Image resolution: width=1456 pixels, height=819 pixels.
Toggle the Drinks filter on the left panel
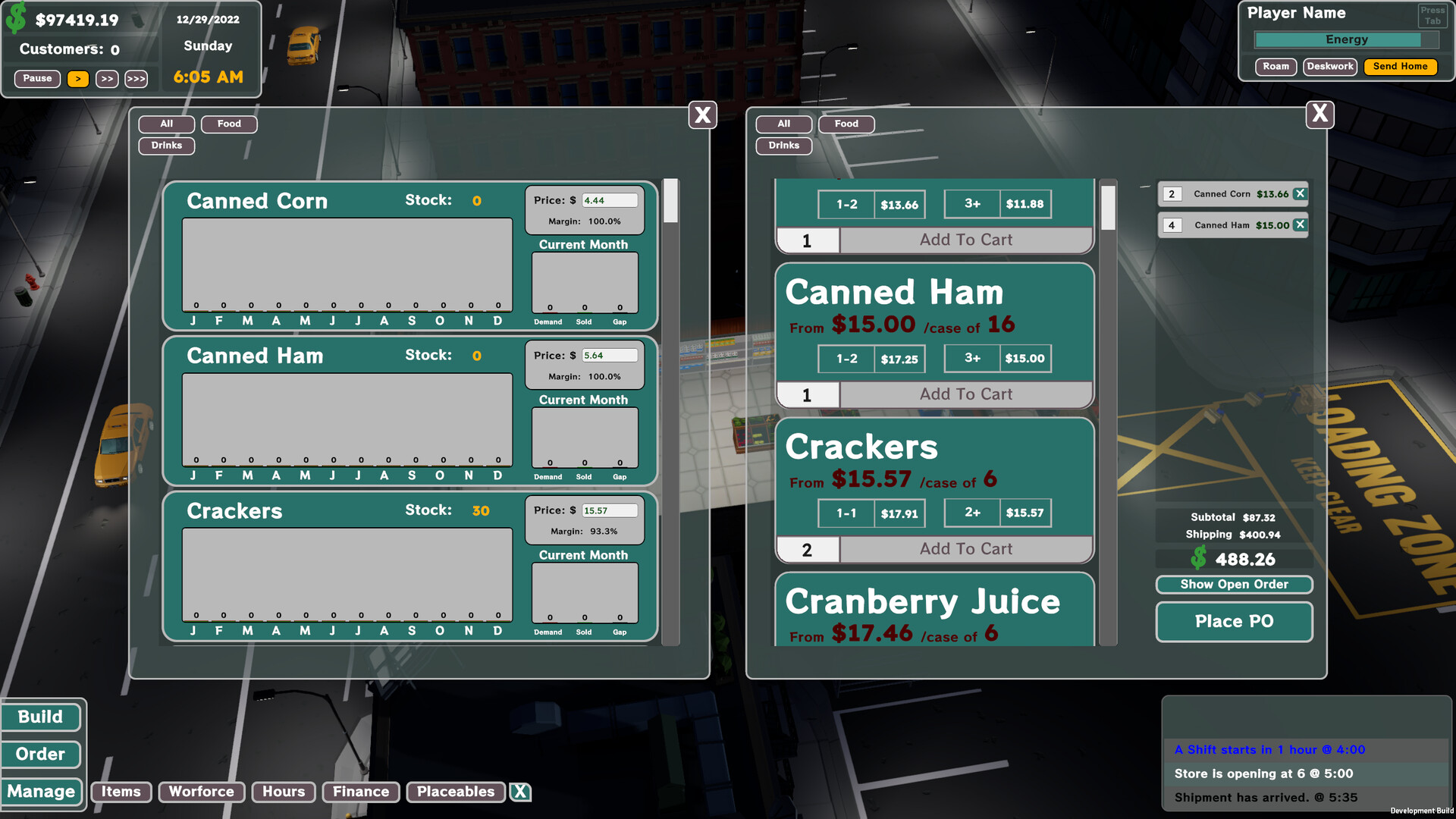166,146
